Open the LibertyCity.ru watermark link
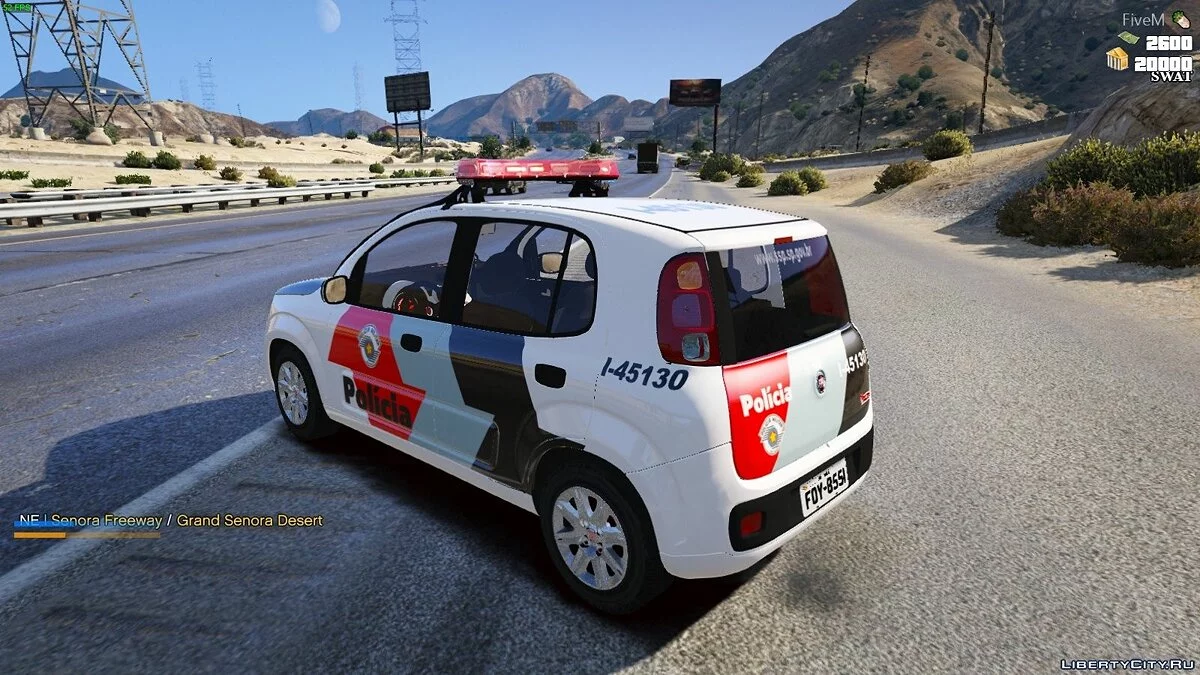 pos(1127,664)
